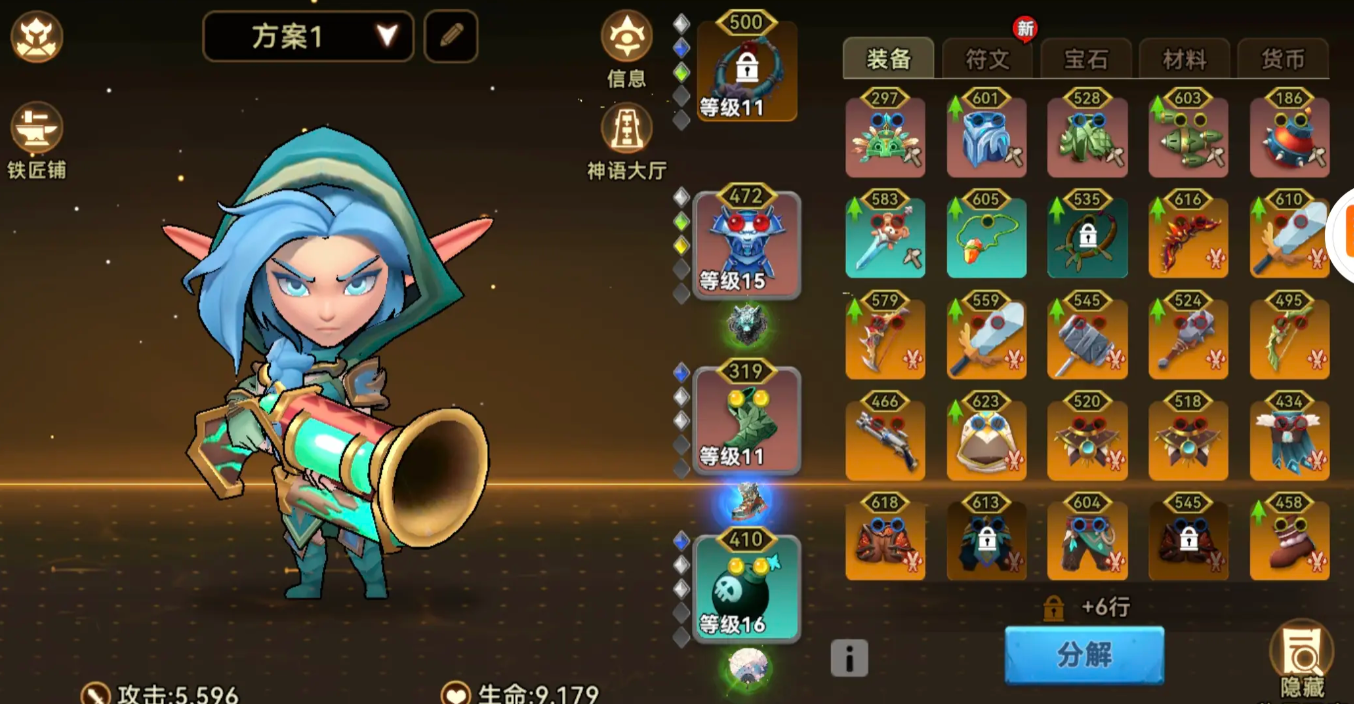
Task: Switch to the 符文 tab
Action: [x=987, y=60]
